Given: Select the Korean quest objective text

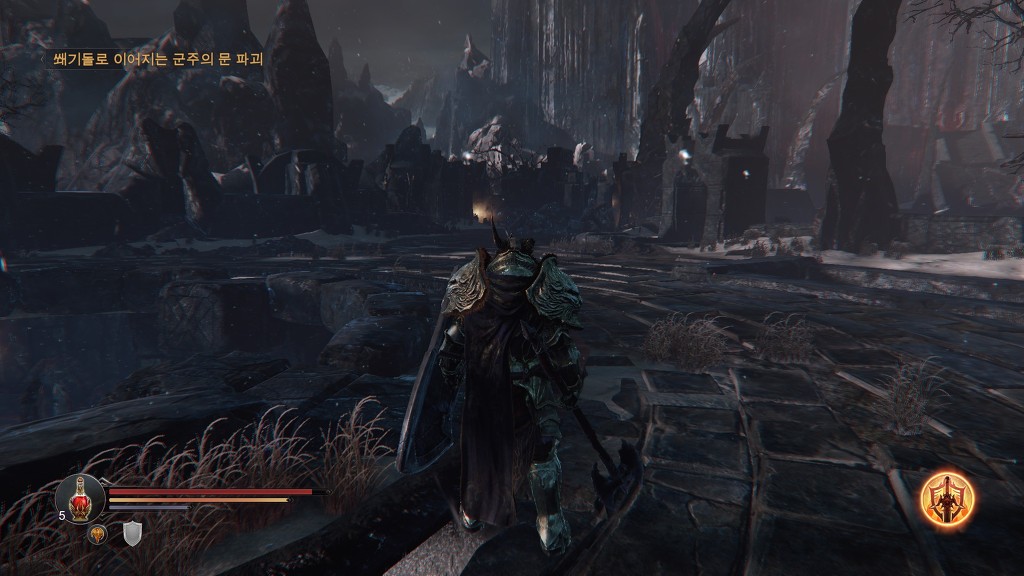Looking at the screenshot, I should click(x=157, y=60).
